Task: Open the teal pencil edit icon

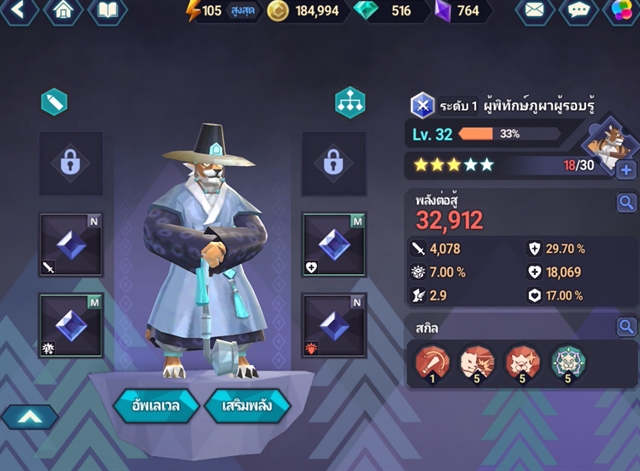Action: (x=54, y=102)
